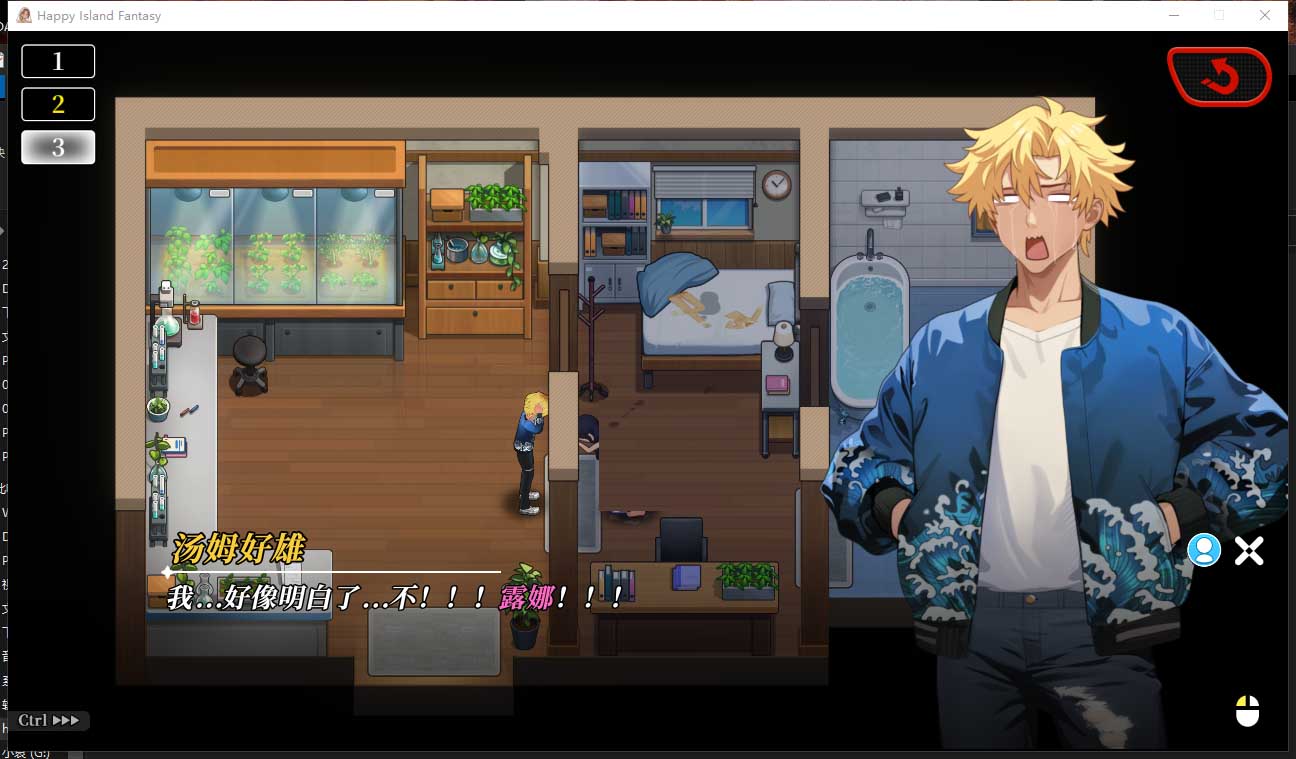Viewport: 1296px width, 759px height.
Task: Toggle the character portrait via the avatar bubble
Action: tap(1204, 550)
